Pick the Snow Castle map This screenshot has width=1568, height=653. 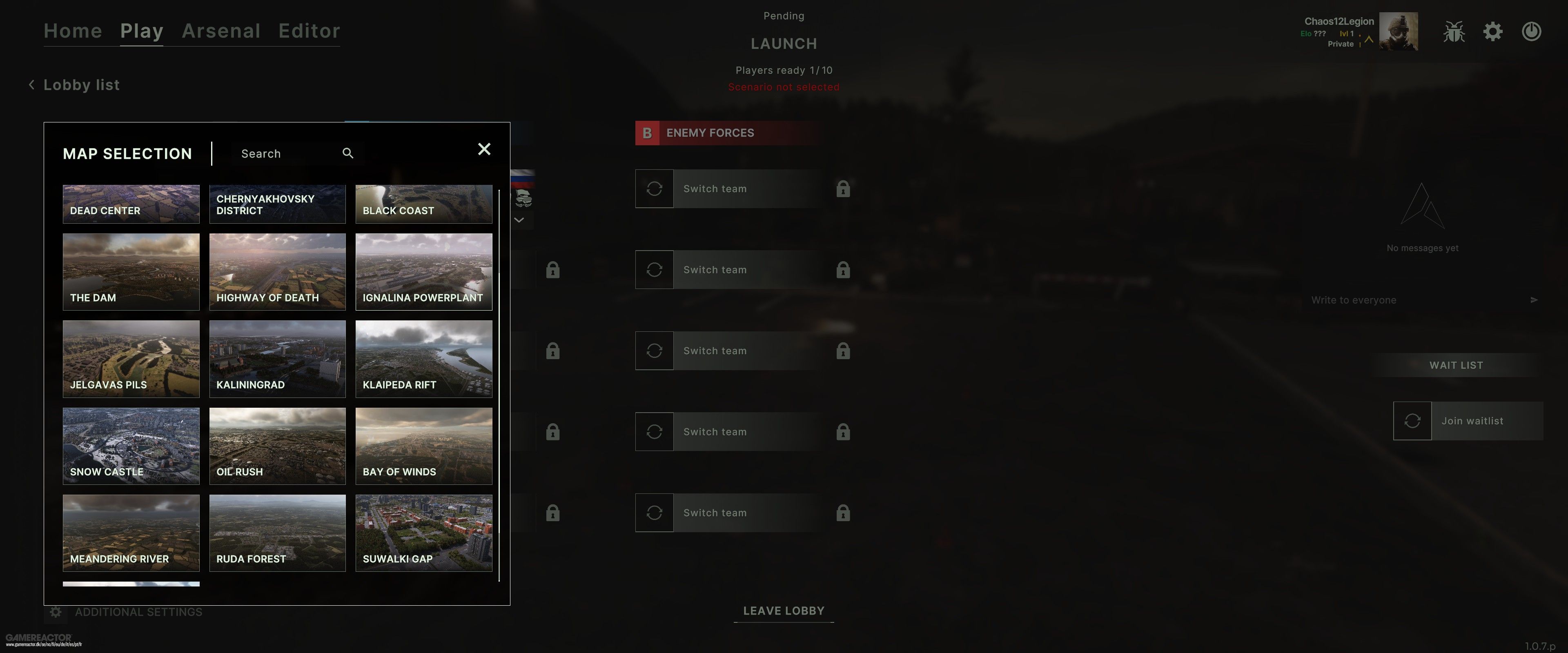(x=131, y=446)
